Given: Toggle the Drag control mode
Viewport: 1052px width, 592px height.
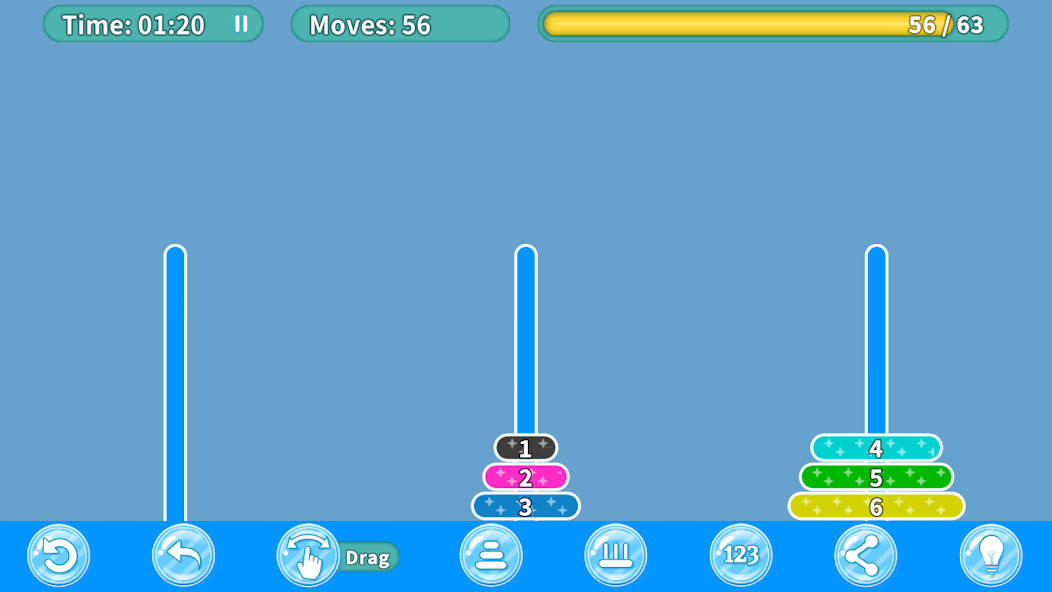Looking at the screenshot, I should click(309, 555).
